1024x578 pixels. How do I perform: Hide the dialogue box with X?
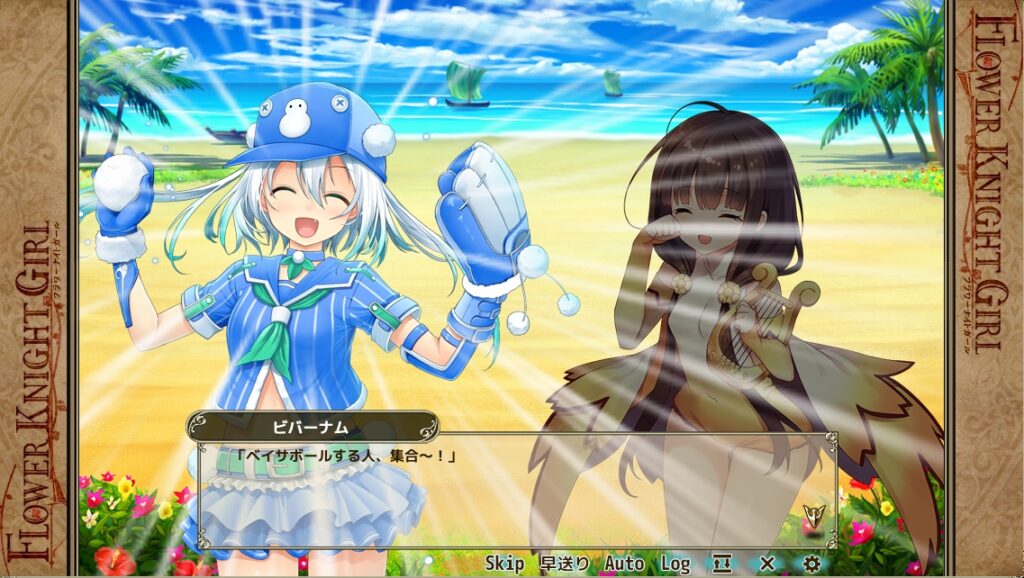click(767, 564)
